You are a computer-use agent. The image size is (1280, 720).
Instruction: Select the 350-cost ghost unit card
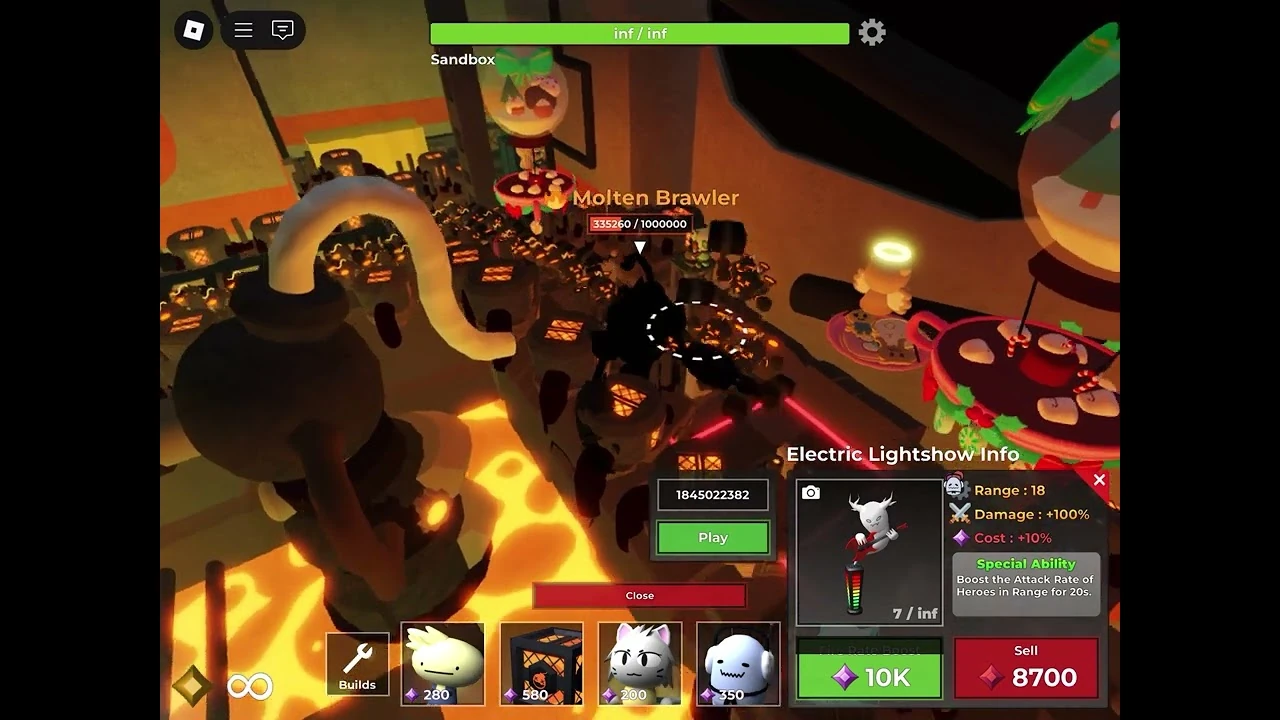pyautogui.click(x=738, y=663)
